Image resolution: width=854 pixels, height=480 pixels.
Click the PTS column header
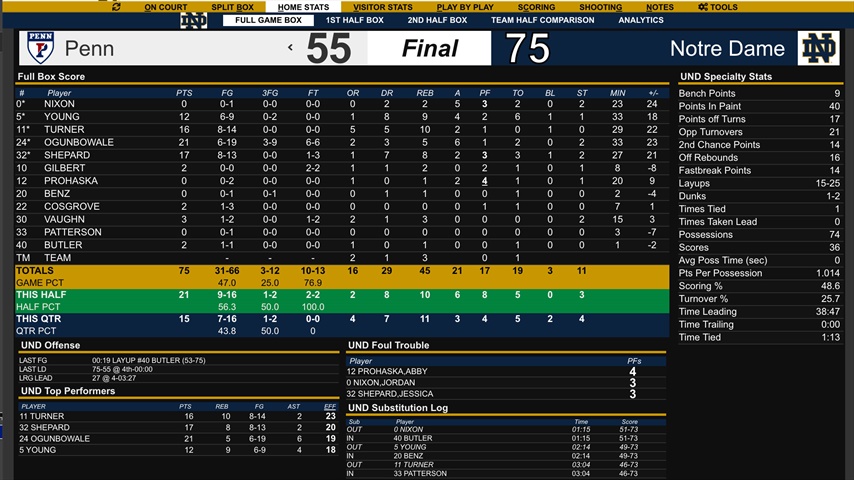(184, 93)
